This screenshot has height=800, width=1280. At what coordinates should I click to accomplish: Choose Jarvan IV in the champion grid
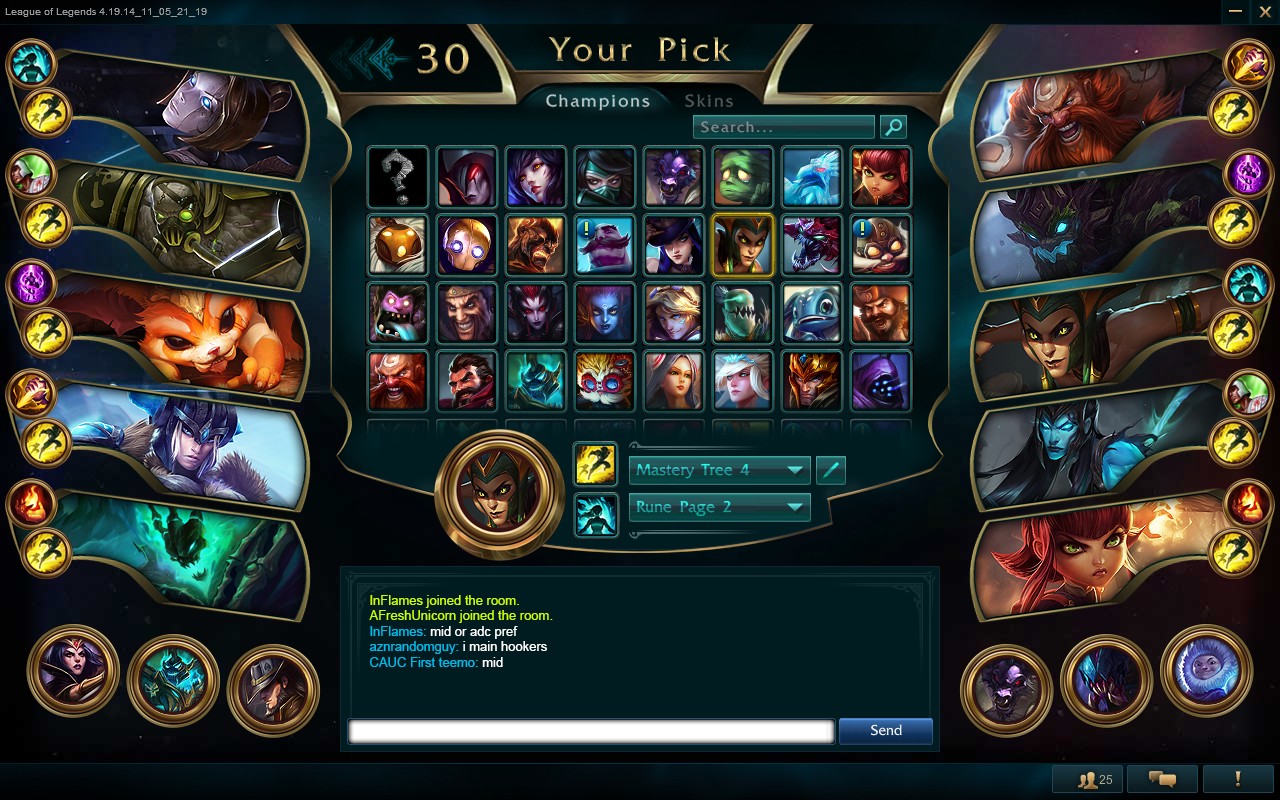(812, 381)
